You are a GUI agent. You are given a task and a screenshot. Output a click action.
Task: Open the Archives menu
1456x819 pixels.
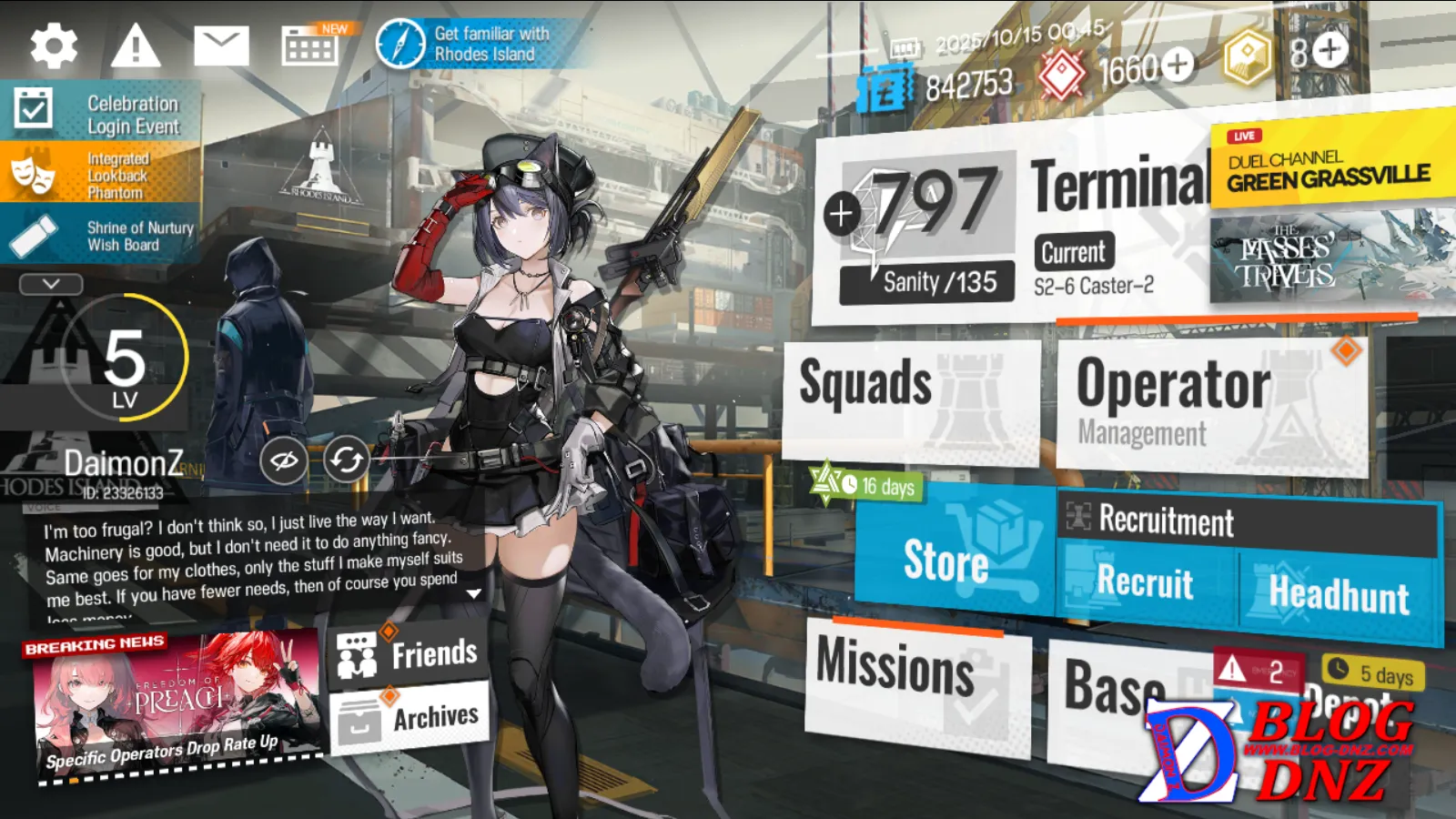pyautogui.click(x=409, y=719)
